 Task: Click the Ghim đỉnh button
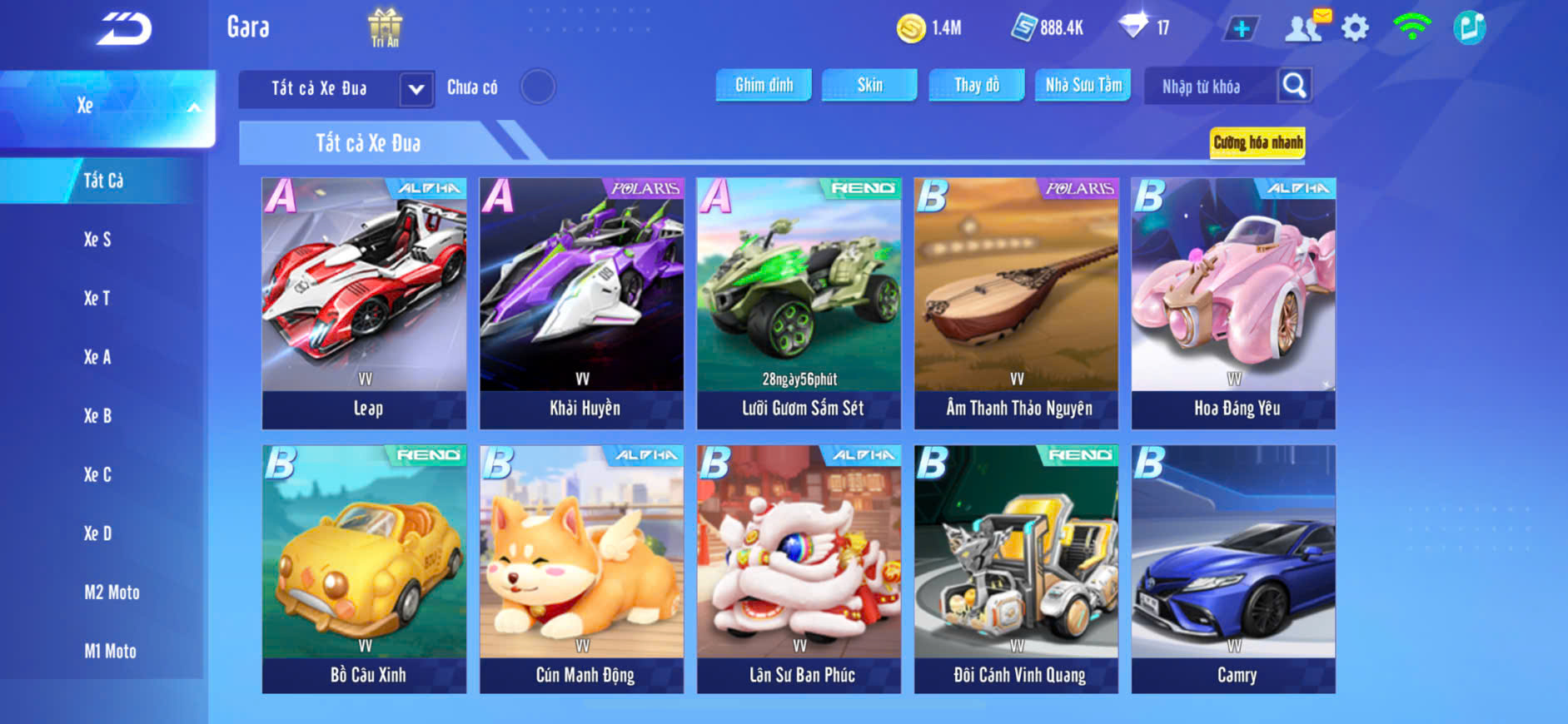point(764,85)
